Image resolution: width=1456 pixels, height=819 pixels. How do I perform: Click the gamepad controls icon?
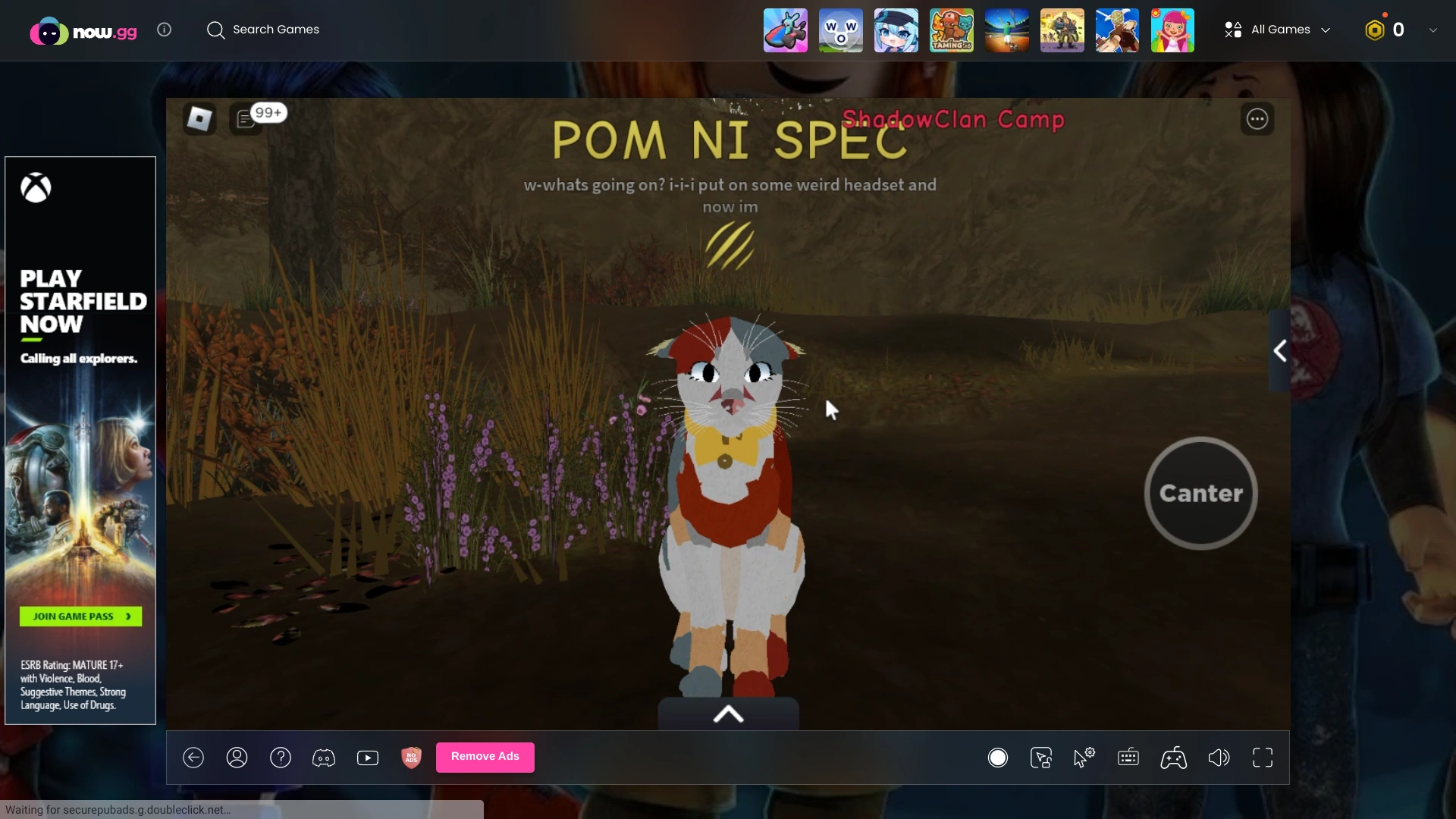click(1173, 758)
